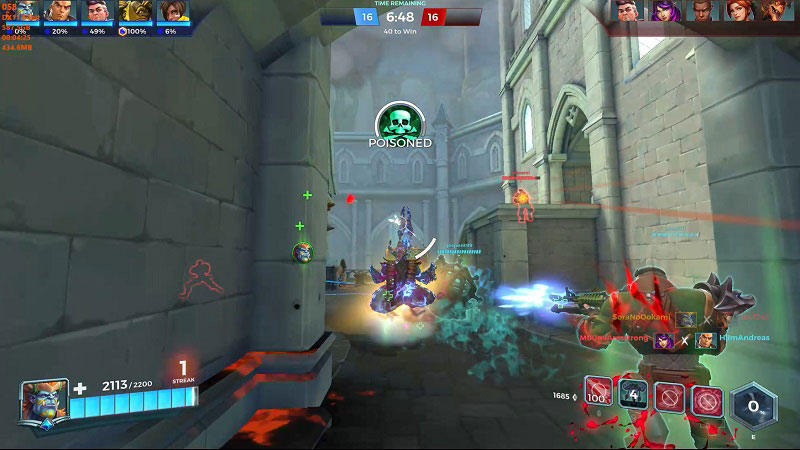Activate the ability icon showing 100

pyautogui.click(x=598, y=397)
